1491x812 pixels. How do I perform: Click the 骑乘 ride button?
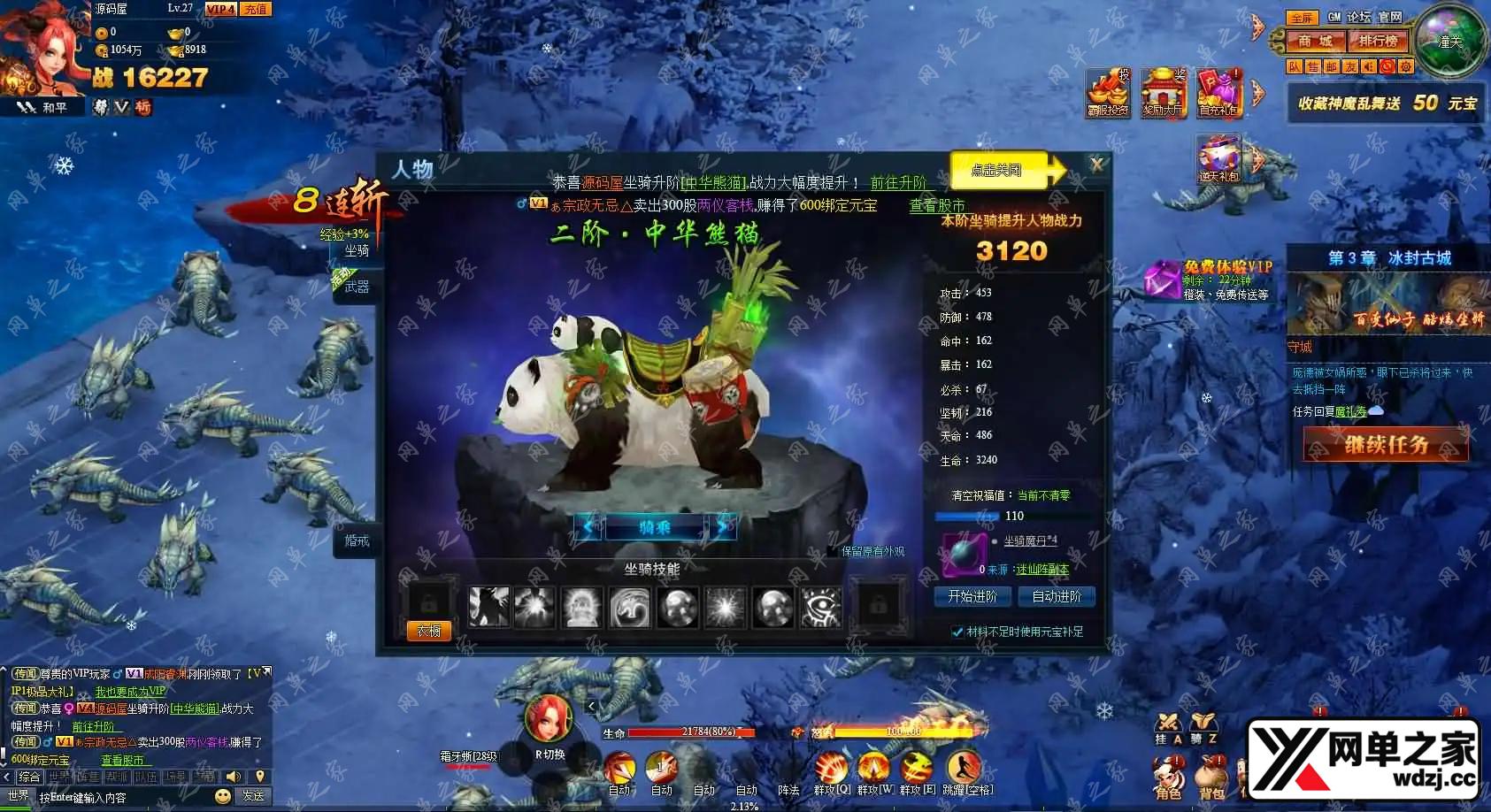coord(655,528)
